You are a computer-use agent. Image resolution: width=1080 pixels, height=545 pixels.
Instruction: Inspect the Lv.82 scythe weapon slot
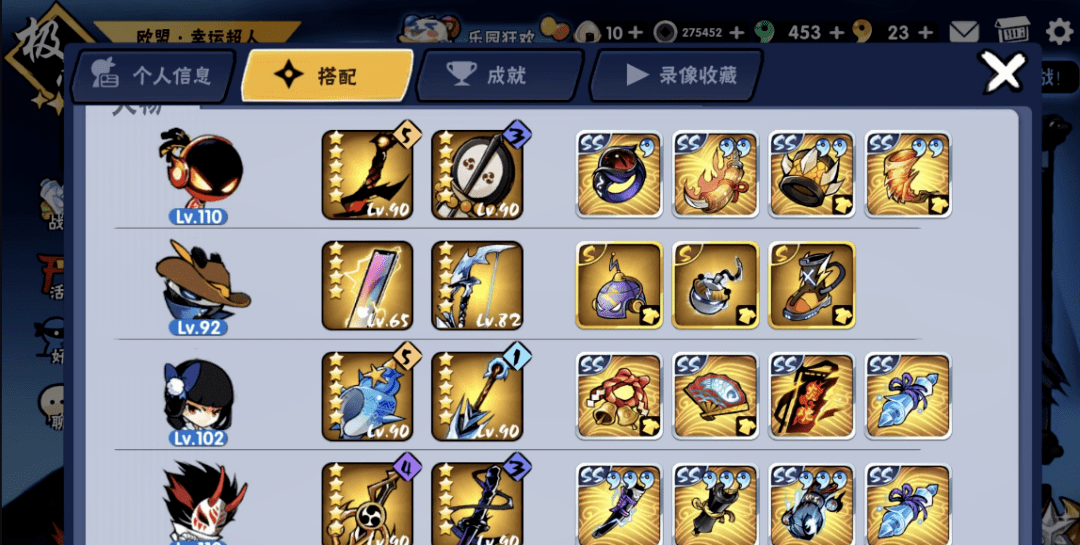(x=478, y=286)
